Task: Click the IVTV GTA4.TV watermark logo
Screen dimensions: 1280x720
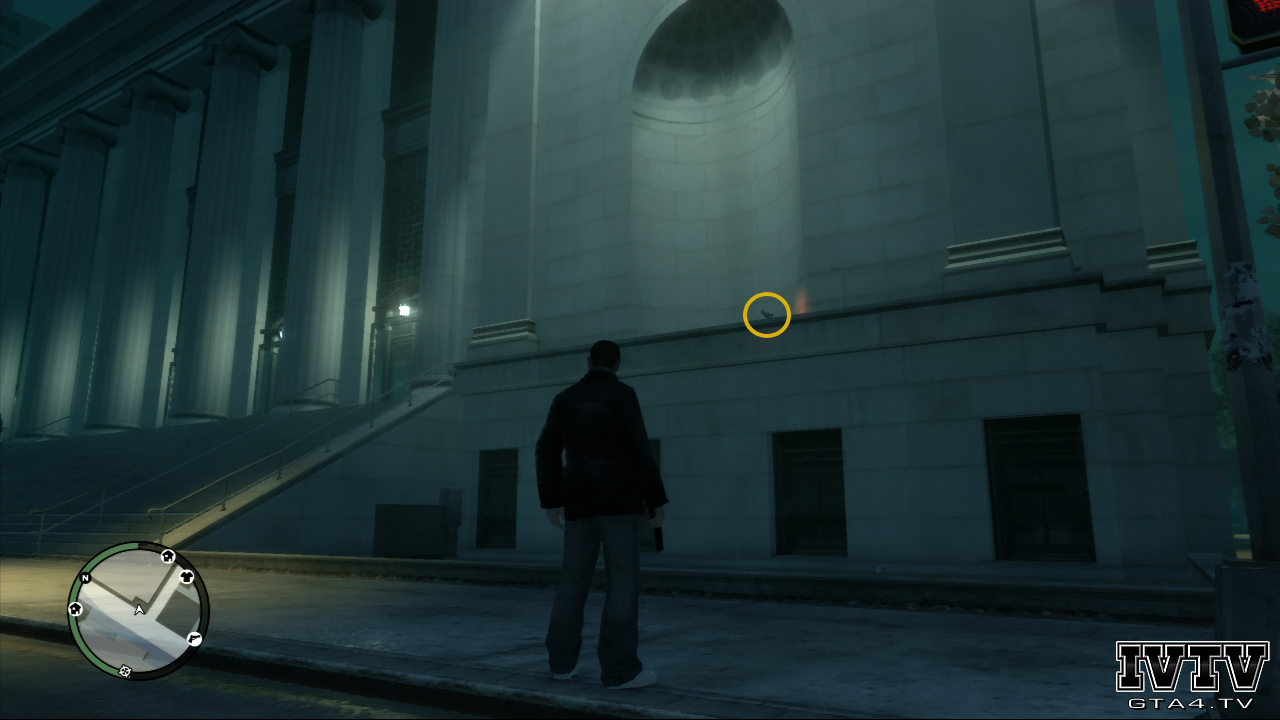Action: 1191,675
